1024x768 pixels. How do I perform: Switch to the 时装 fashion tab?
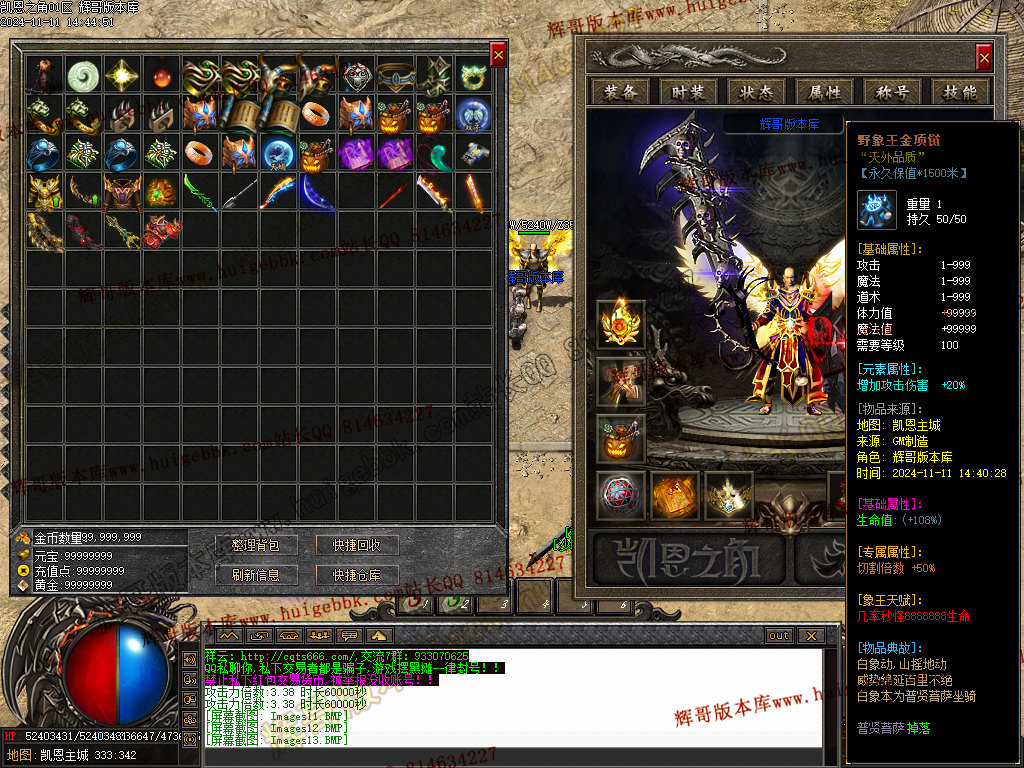(x=688, y=93)
